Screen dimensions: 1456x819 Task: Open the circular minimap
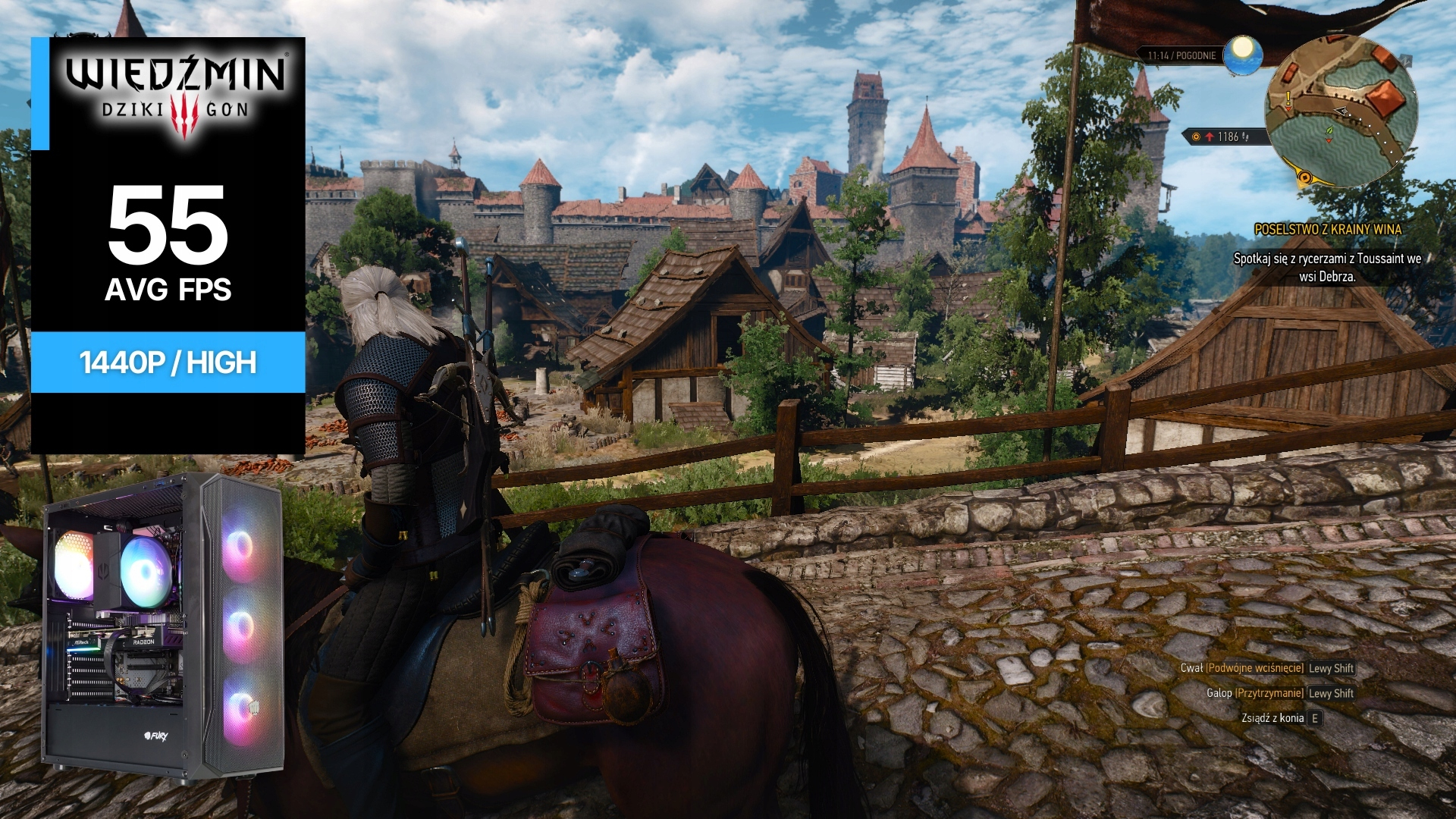tap(1340, 112)
